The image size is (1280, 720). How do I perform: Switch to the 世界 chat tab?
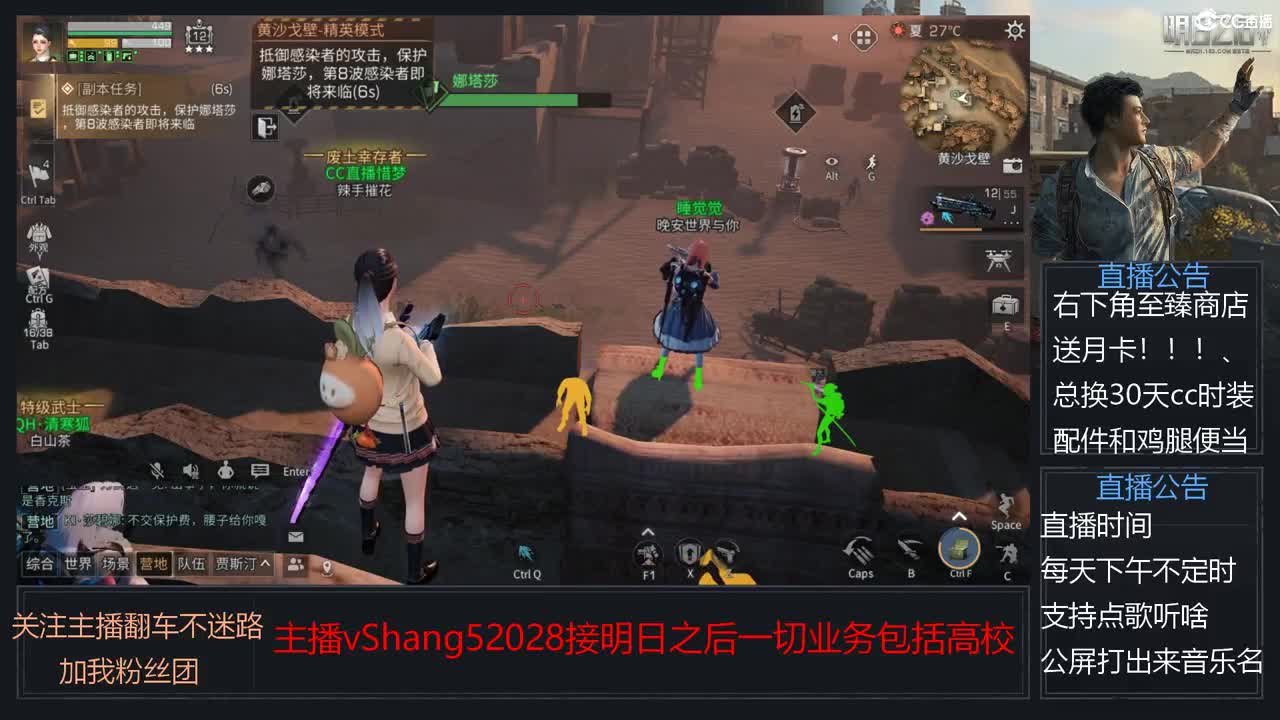pos(79,563)
